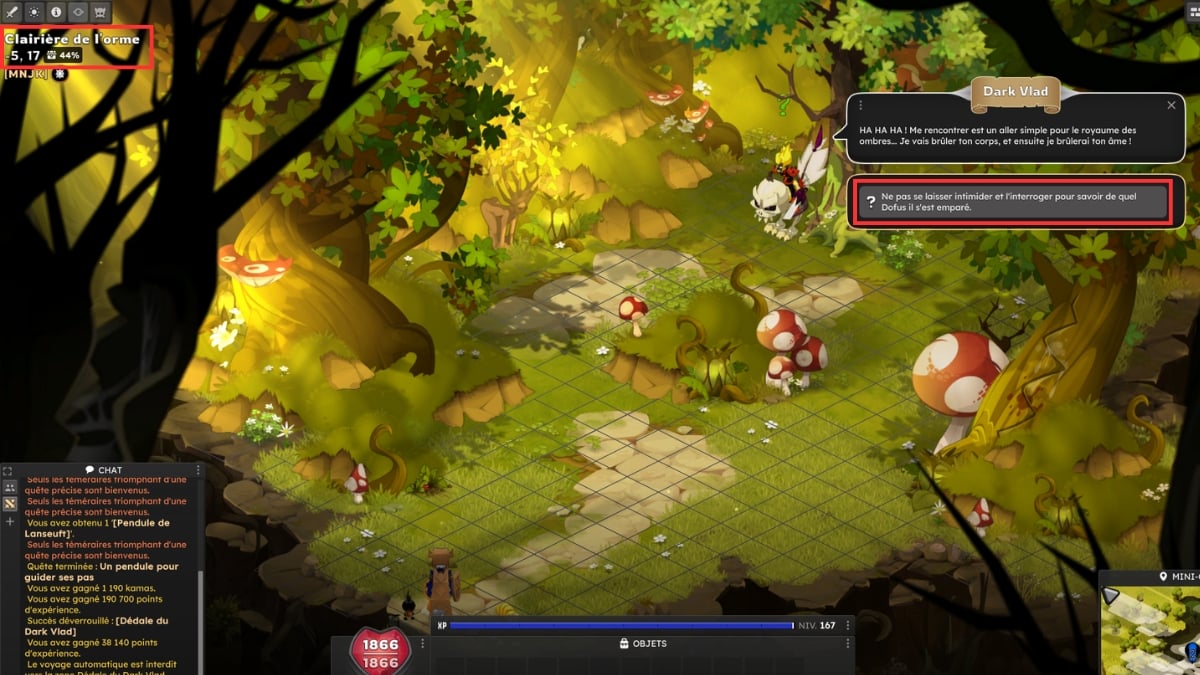
Task: Close the Dark Vlad dialogue window
Action: coord(1171,105)
